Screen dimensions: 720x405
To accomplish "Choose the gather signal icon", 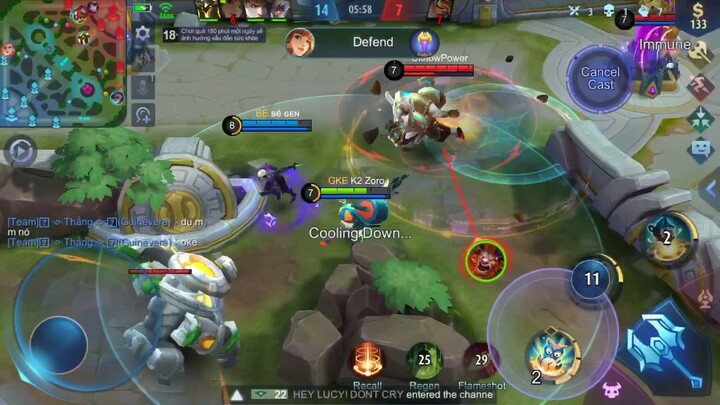I will point(700,118).
